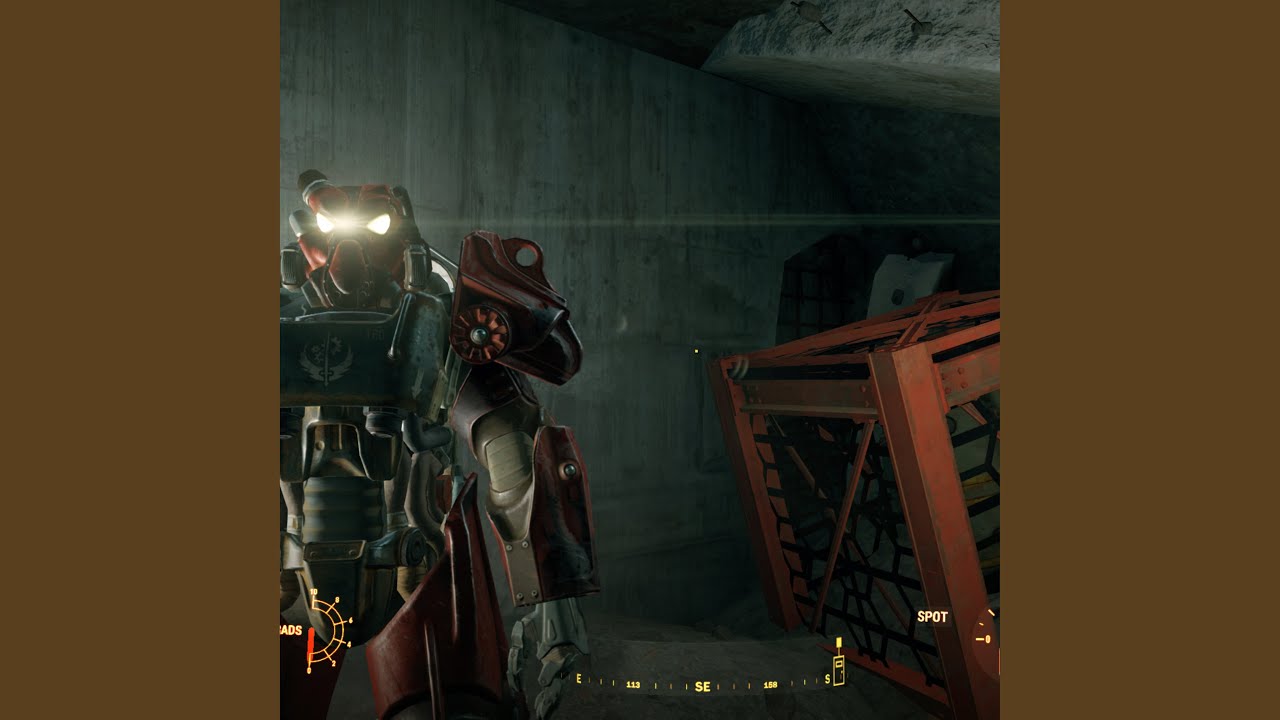Select the SE heading on the compass strip

(x=703, y=687)
